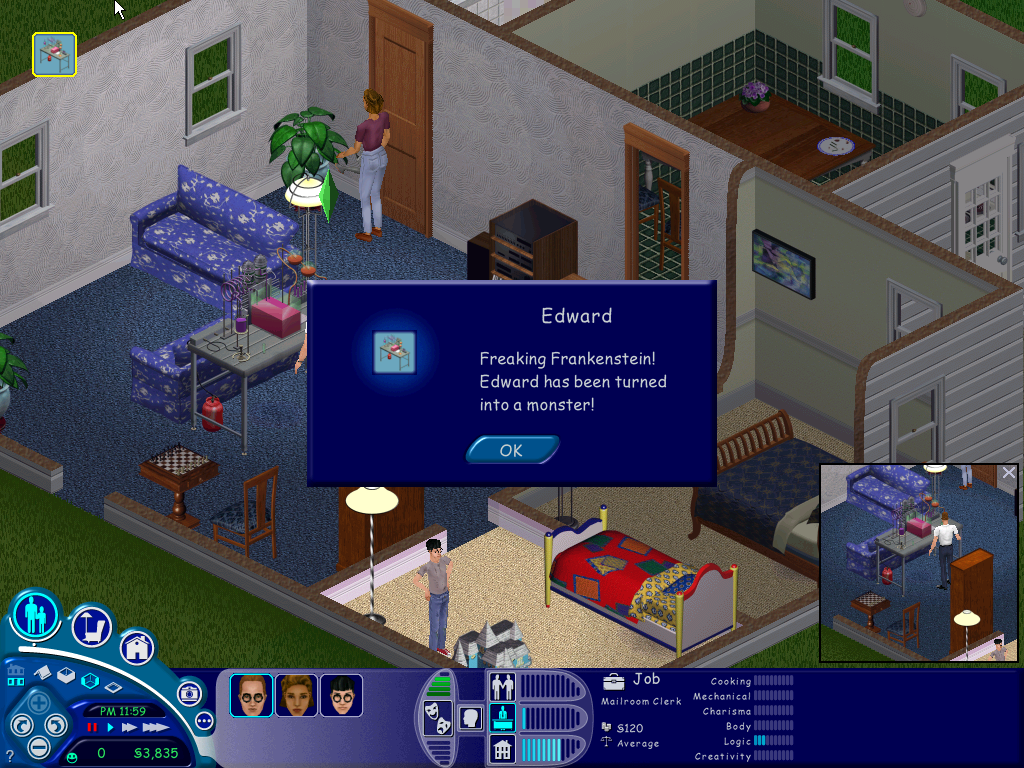Confirm the monster message with OK
Image resolution: width=1024 pixels, height=768 pixels.
click(511, 450)
